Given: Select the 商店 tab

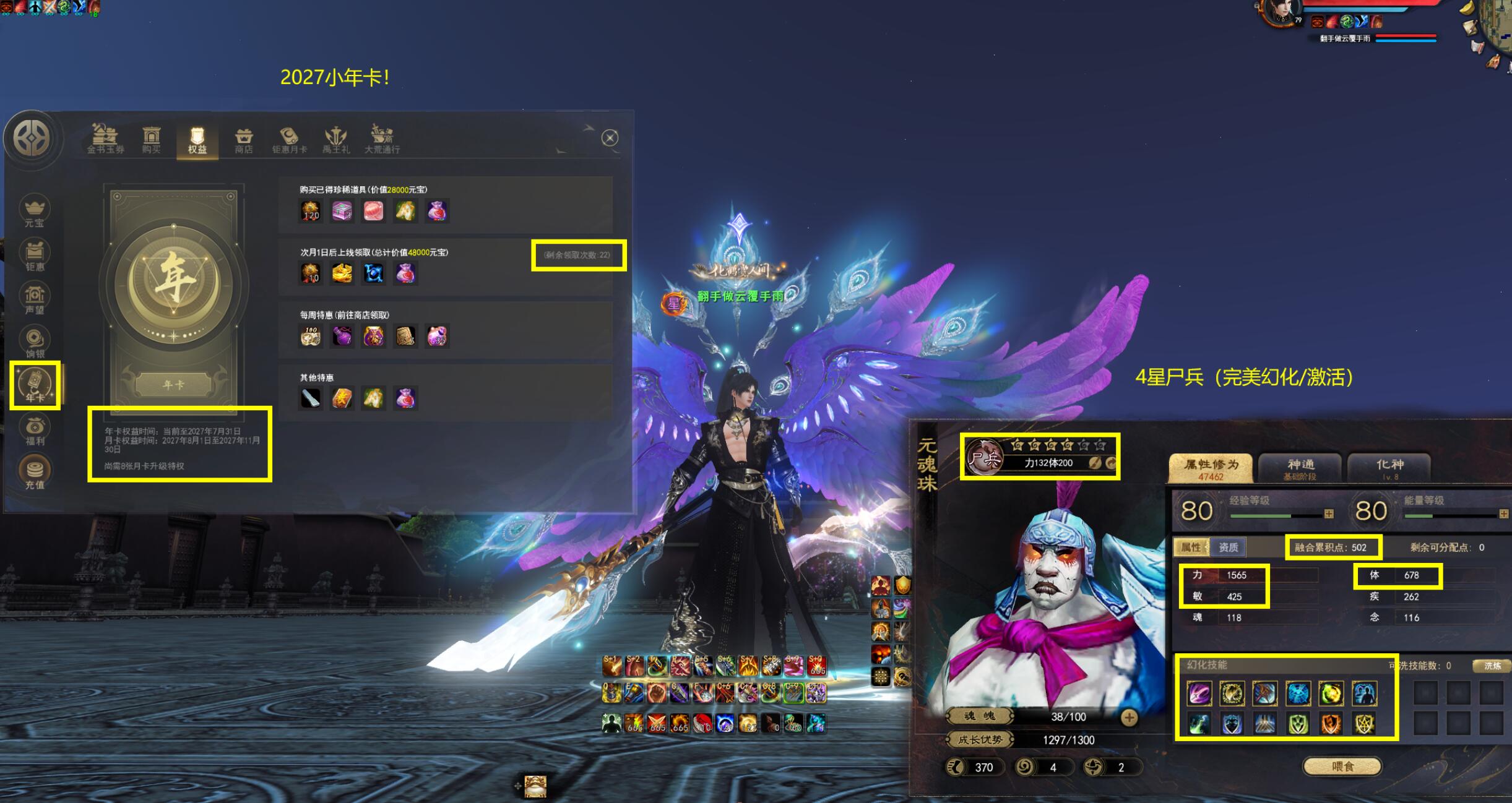Looking at the screenshot, I should click(244, 140).
